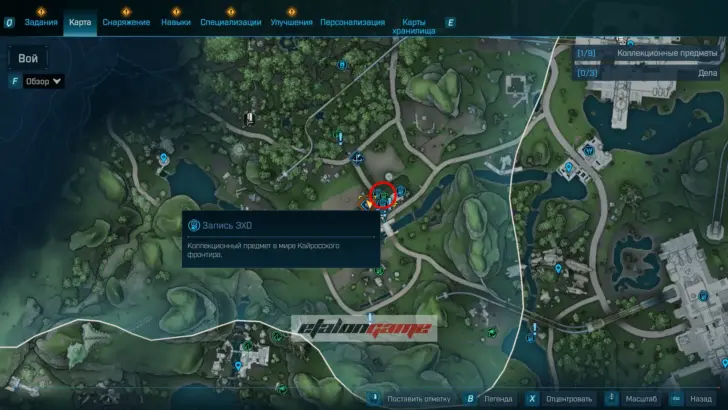Open the Персонализация tab
728x410 pixels.
click(352, 22)
